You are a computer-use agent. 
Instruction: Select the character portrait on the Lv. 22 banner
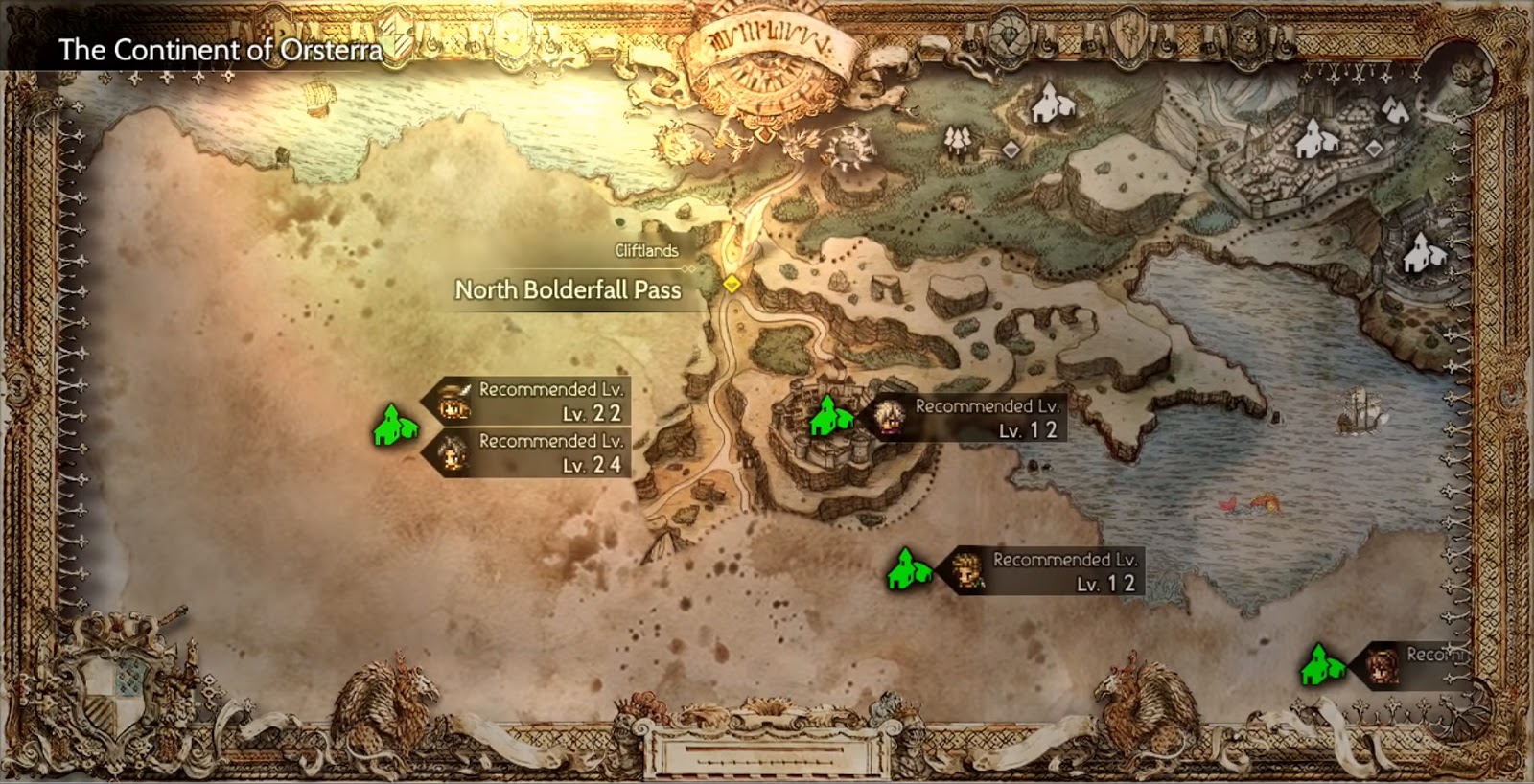[x=453, y=404]
